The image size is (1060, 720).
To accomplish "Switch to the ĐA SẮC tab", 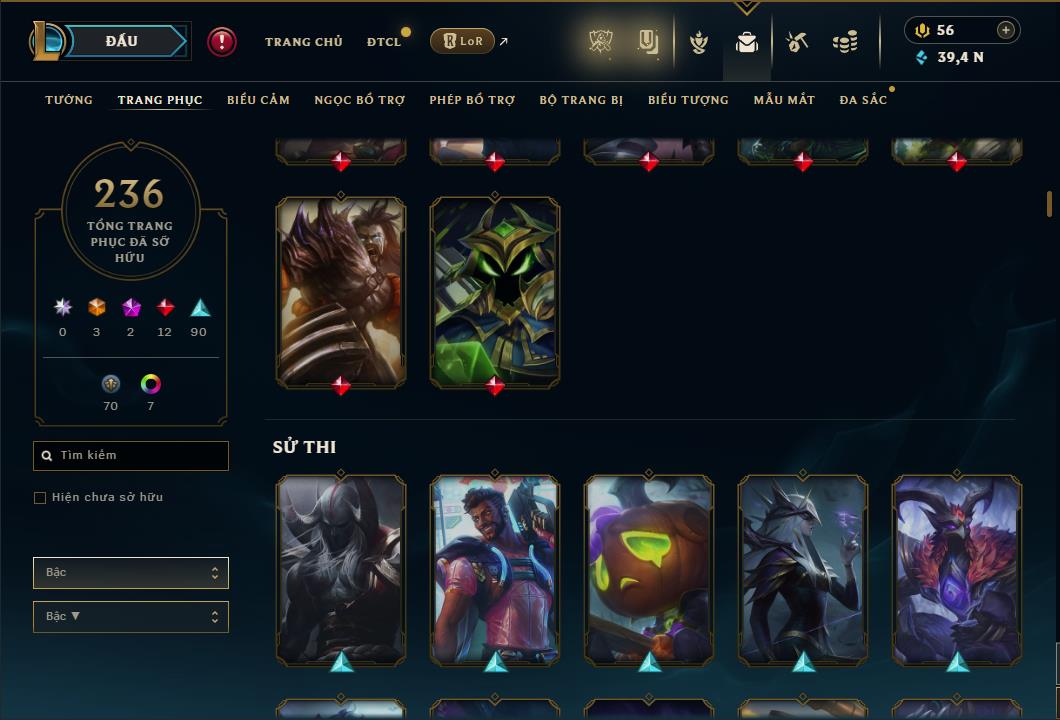I will pyautogui.click(x=863, y=100).
